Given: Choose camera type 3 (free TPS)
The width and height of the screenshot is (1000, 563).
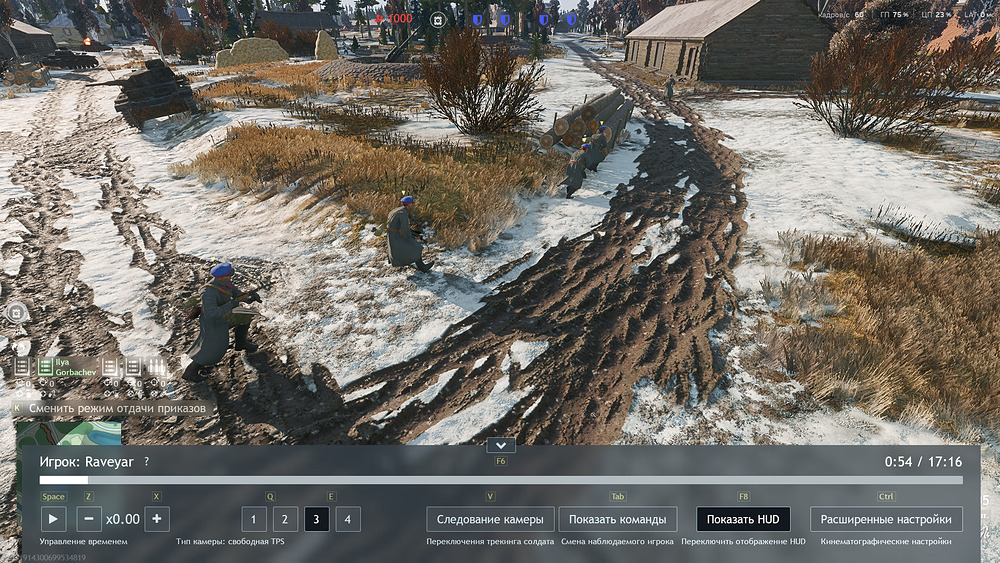Looking at the screenshot, I should click(317, 519).
